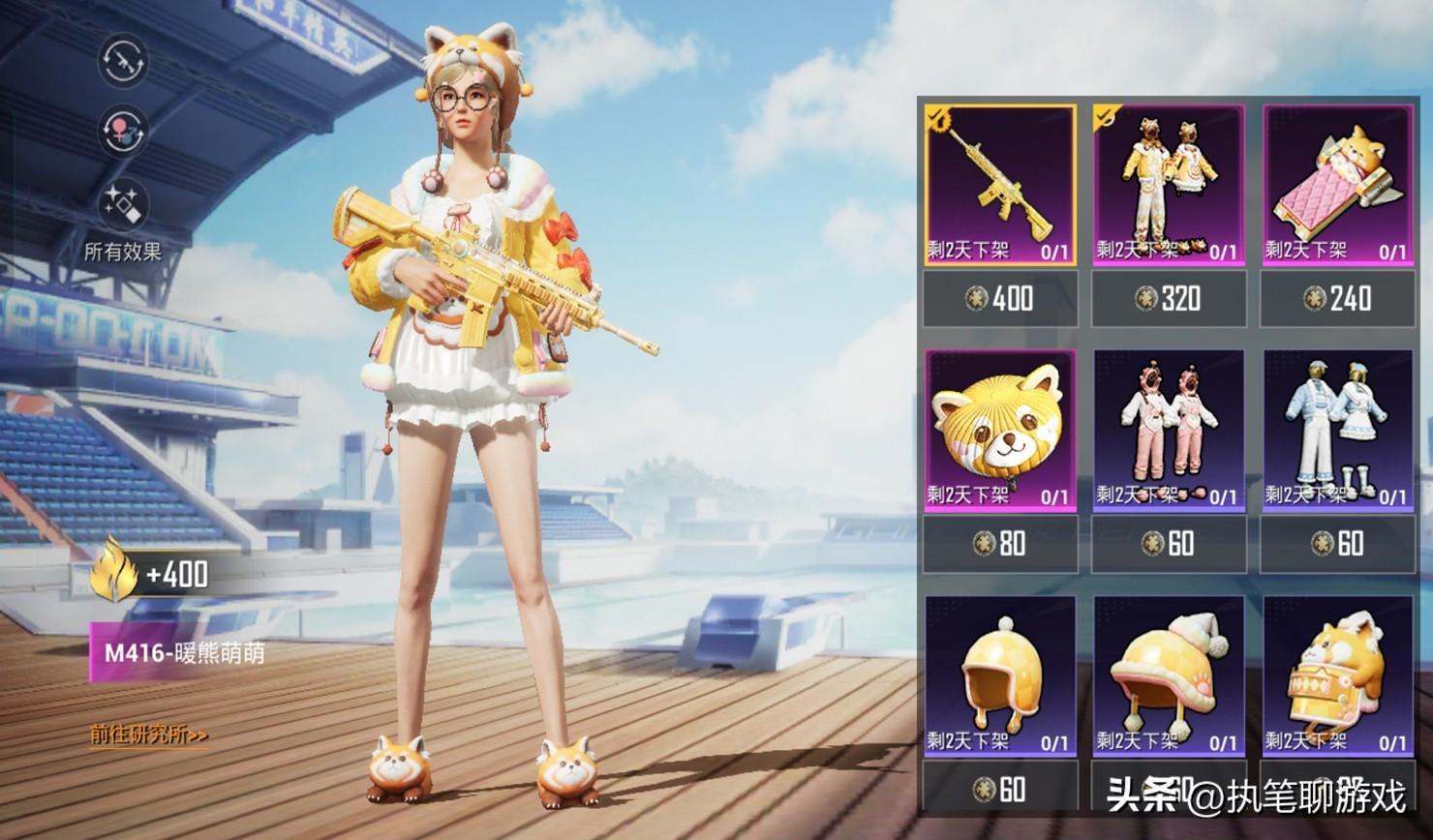Buy the bed item for 240 coins
Image resolution: width=1433 pixels, height=840 pixels.
click(1337, 298)
